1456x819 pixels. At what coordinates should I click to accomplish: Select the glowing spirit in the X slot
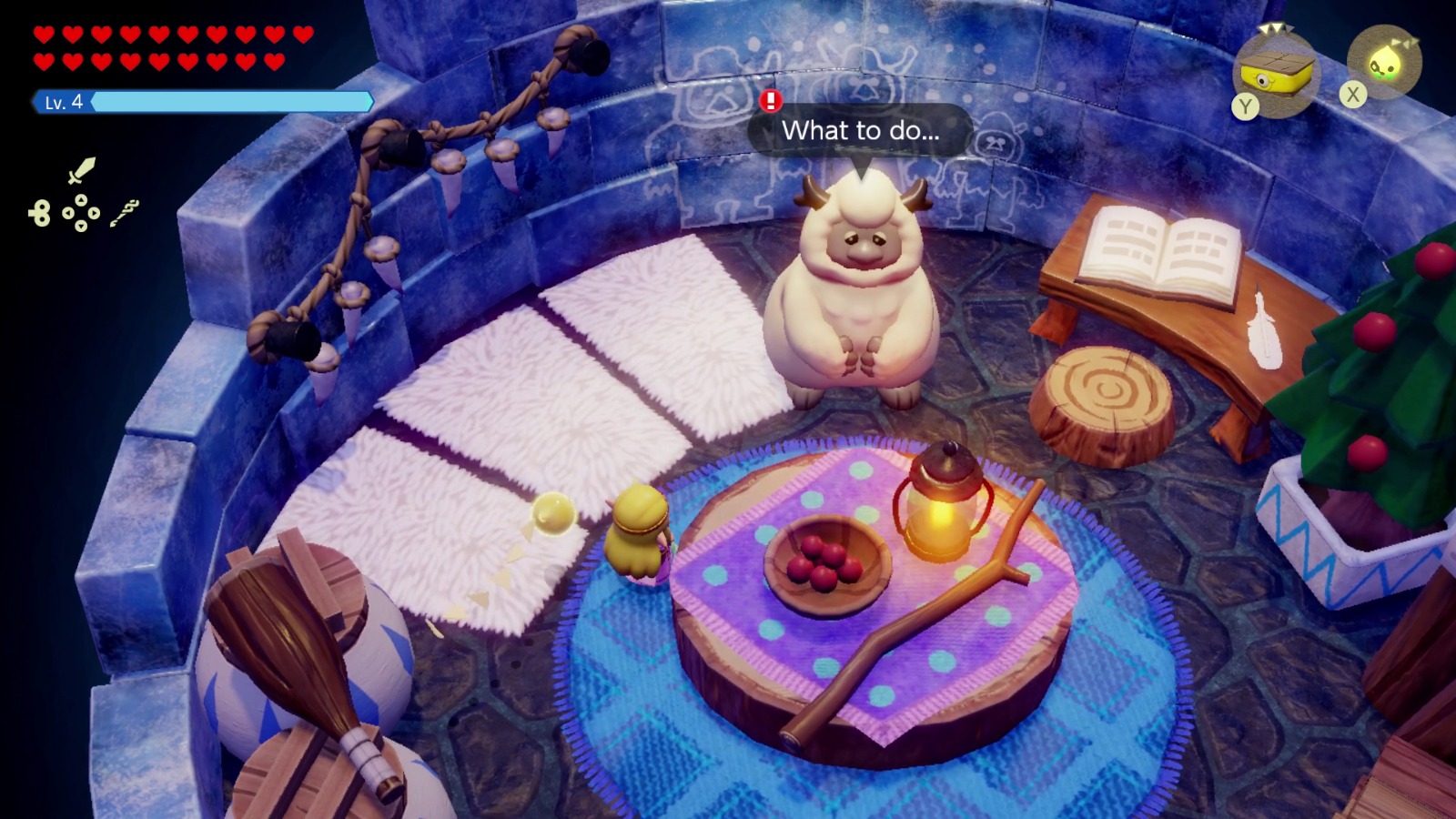pos(1384,62)
